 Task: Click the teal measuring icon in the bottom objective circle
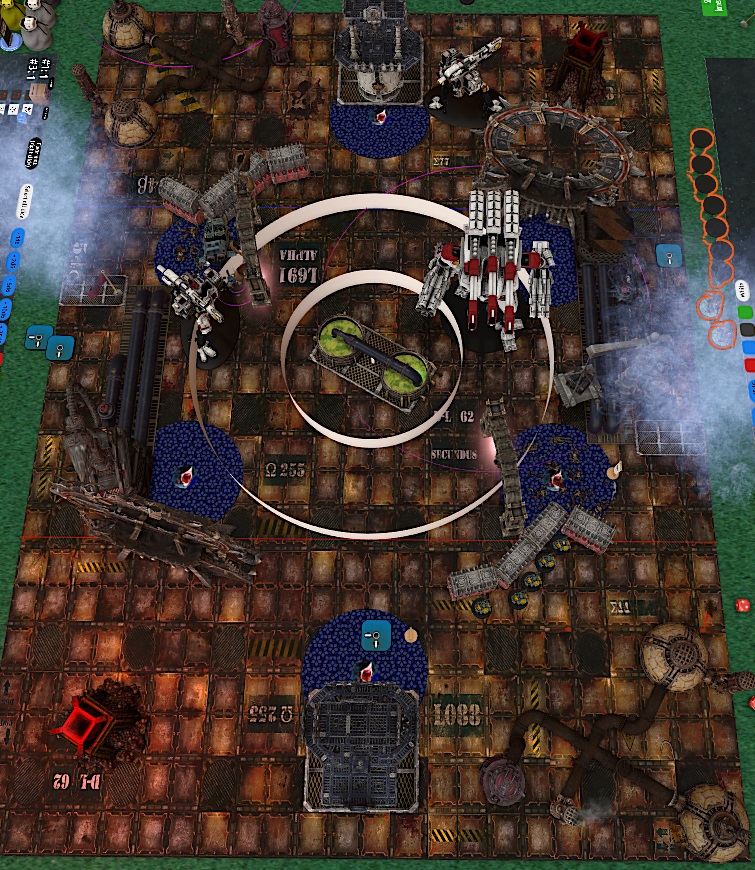click(376, 632)
